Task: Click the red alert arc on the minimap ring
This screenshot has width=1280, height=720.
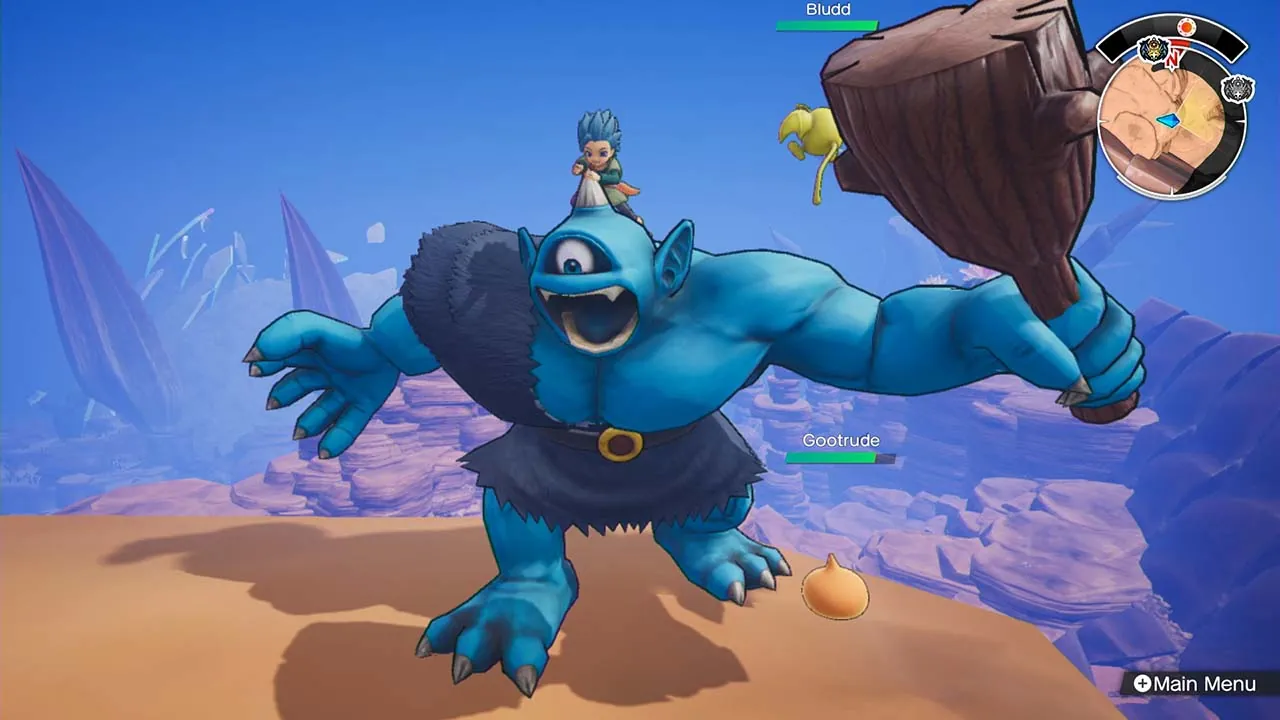Action: point(1182,42)
